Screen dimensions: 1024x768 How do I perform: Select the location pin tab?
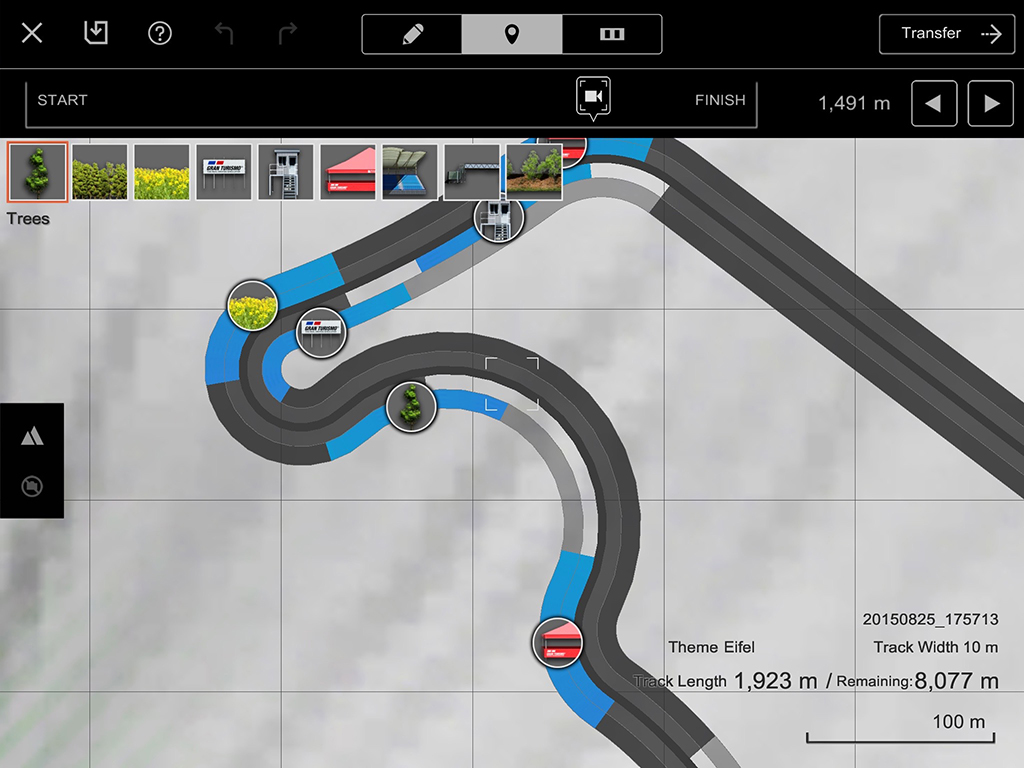[x=512, y=34]
